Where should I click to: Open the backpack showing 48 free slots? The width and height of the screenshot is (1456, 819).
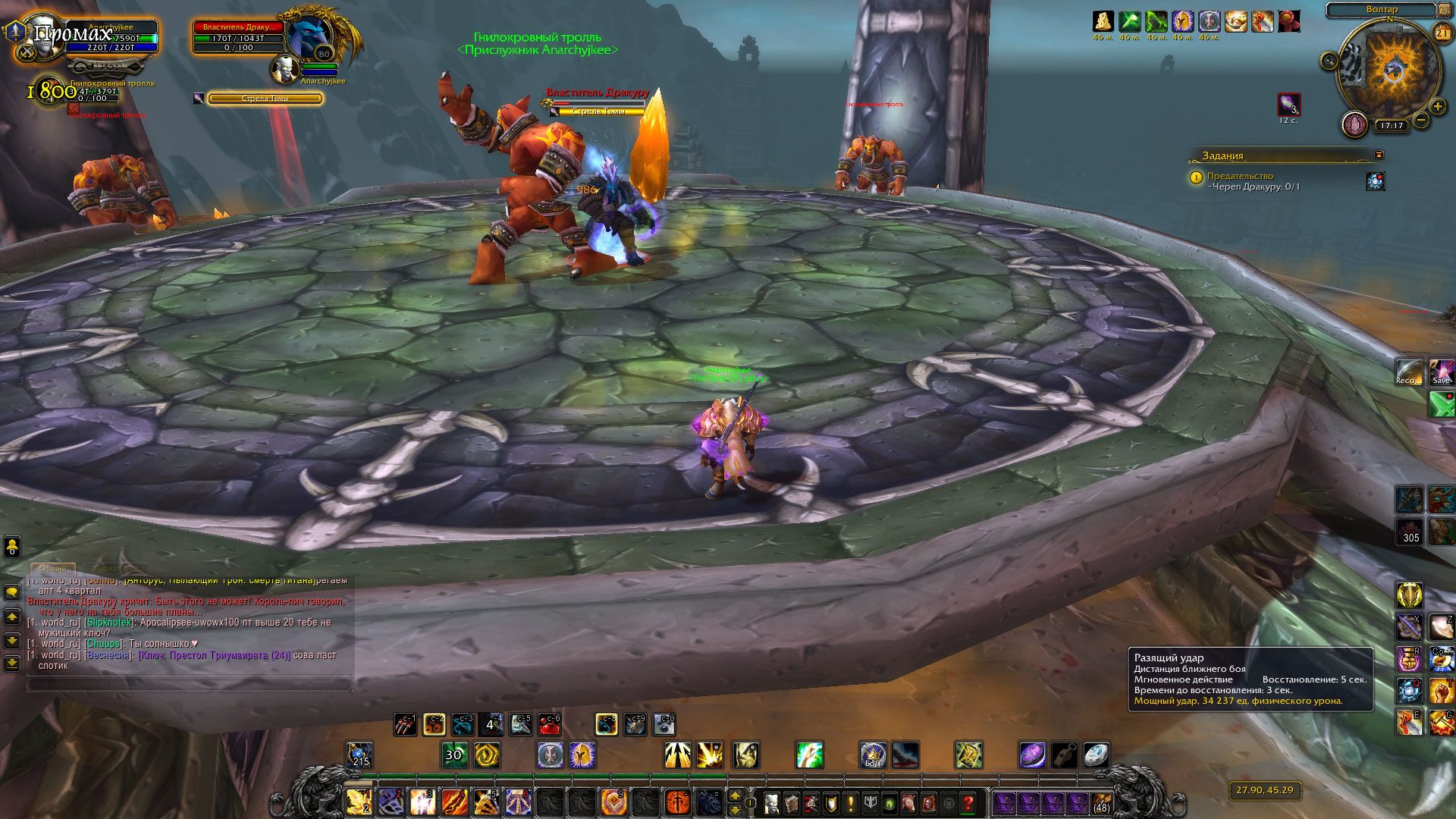tap(1101, 802)
